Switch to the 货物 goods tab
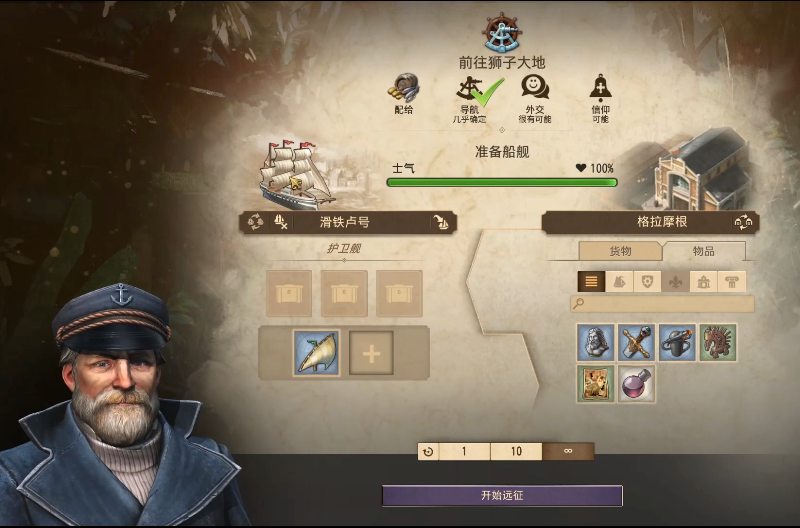The width and height of the screenshot is (800, 528). [620, 251]
